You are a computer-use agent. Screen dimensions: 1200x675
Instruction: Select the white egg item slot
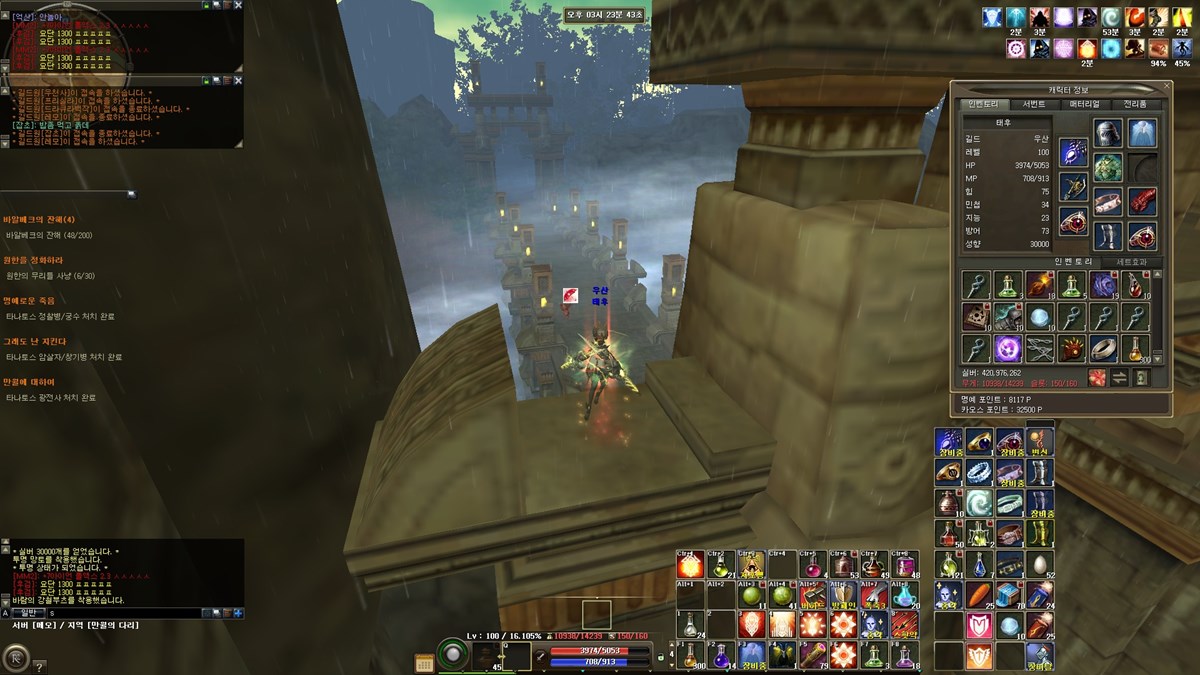(x=1042, y=564)
